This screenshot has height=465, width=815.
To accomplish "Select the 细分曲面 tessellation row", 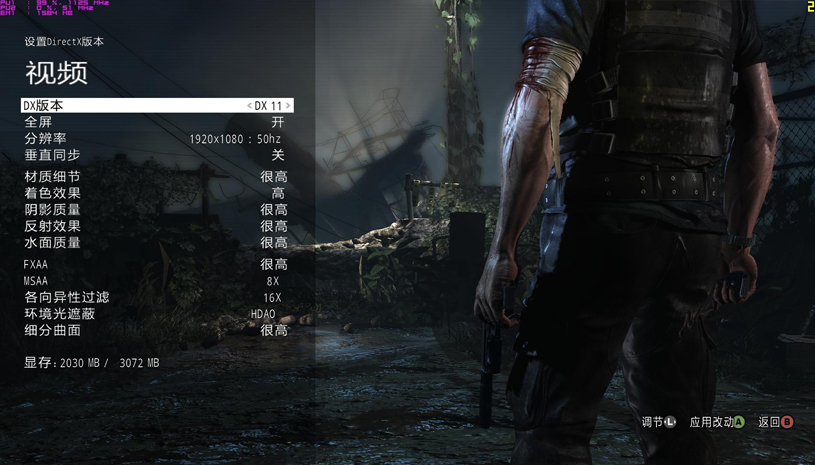I will 155,330.
